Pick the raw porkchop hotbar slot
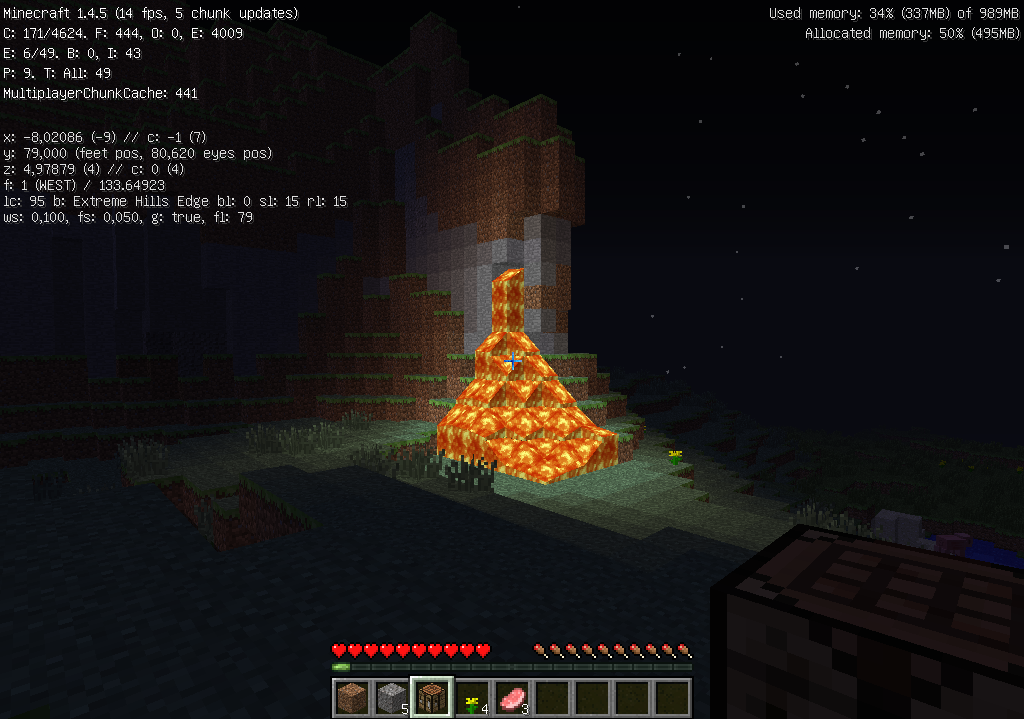The width and height of the screenshot is (1024, 719). point(512,696)
